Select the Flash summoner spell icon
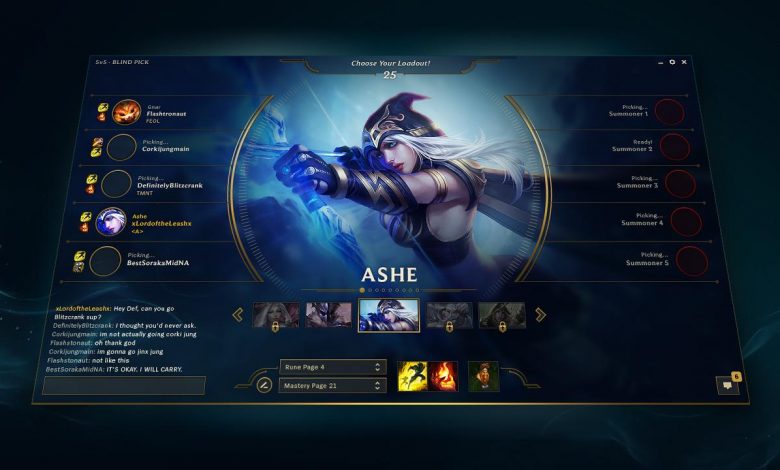780x470 pixels. (412, 375)
